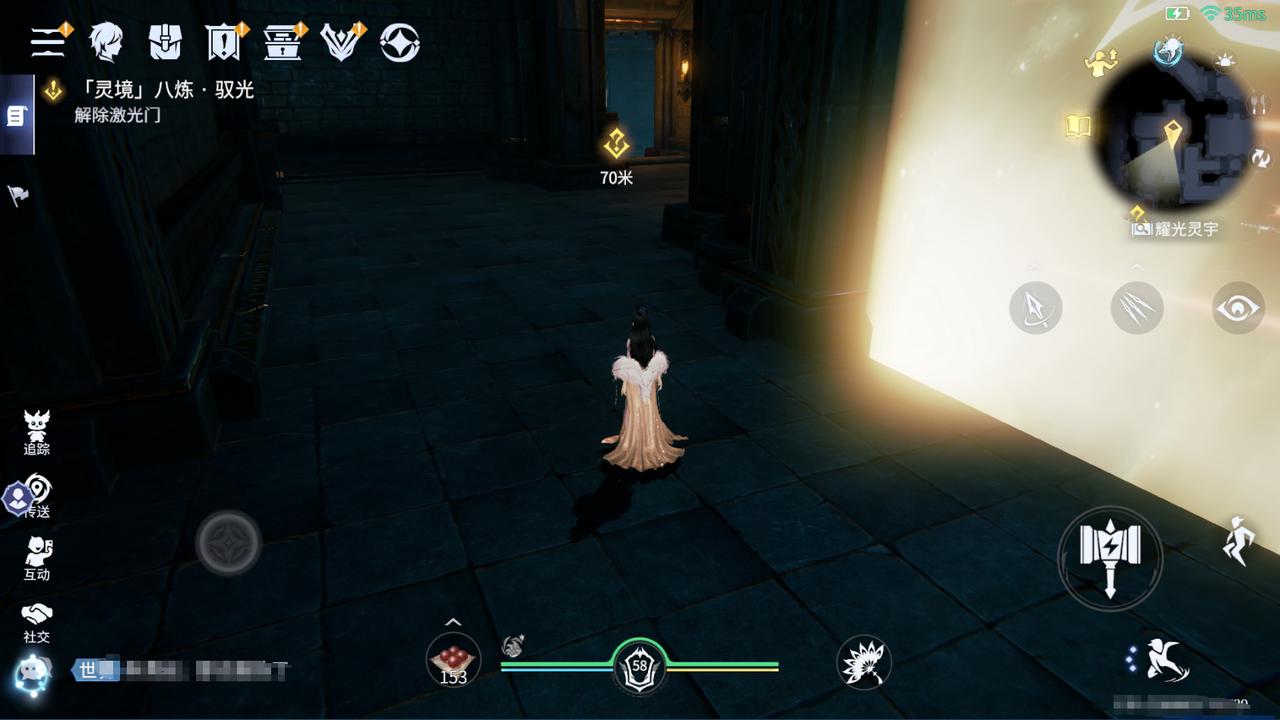Open the backpack inventory

coord(165,42)
